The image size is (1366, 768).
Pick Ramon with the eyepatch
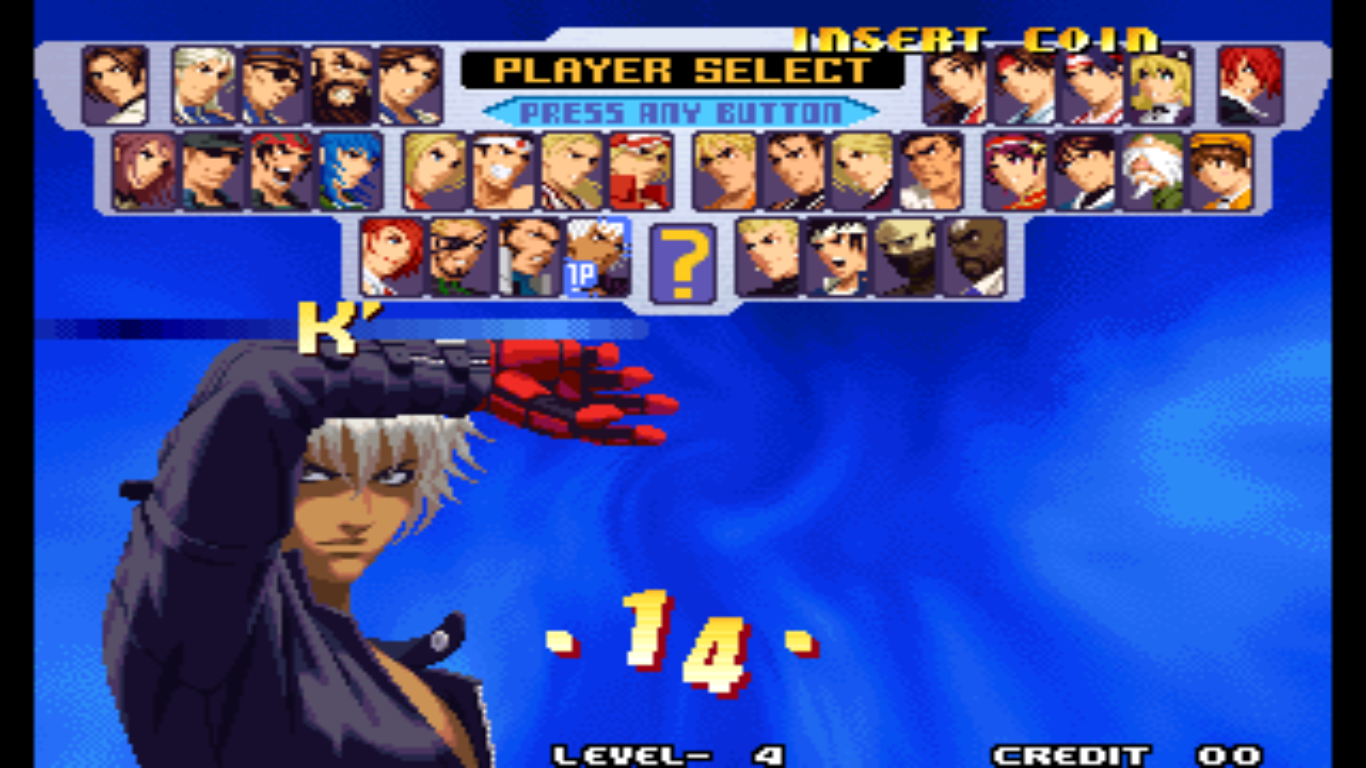tap(460, 257)
